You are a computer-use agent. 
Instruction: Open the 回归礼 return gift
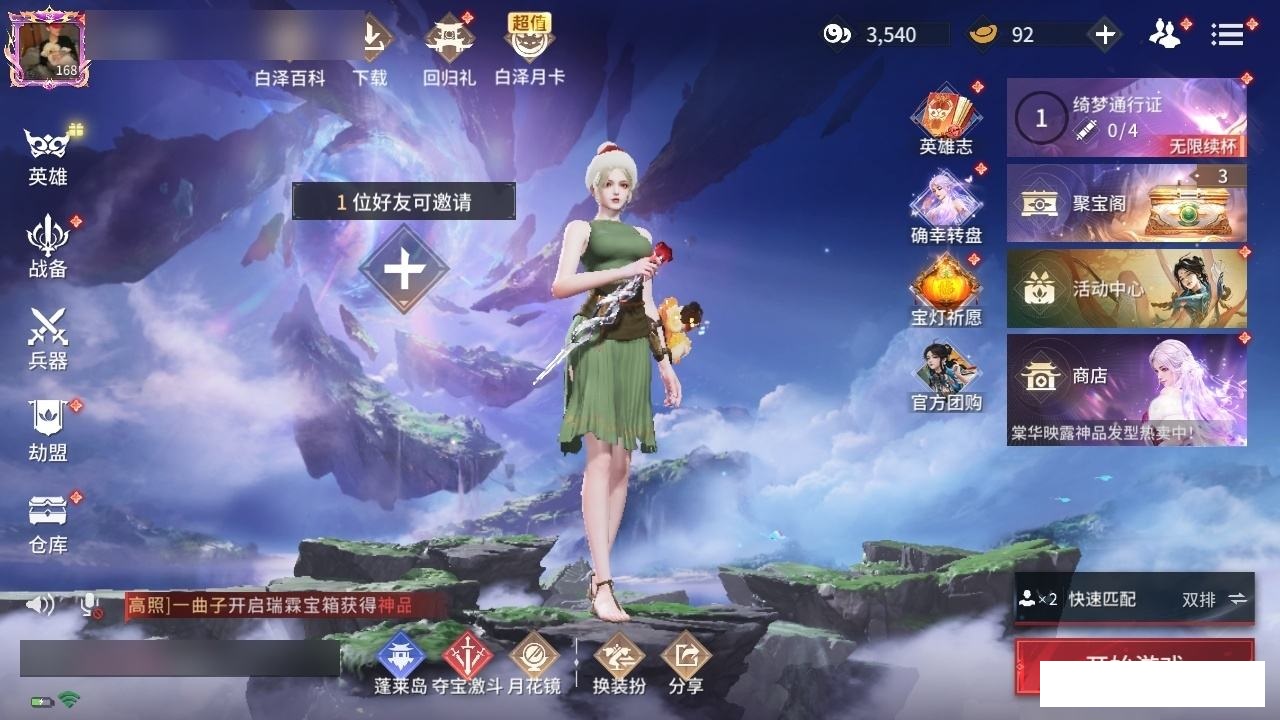pyautogui.click(x=449, y=50)
